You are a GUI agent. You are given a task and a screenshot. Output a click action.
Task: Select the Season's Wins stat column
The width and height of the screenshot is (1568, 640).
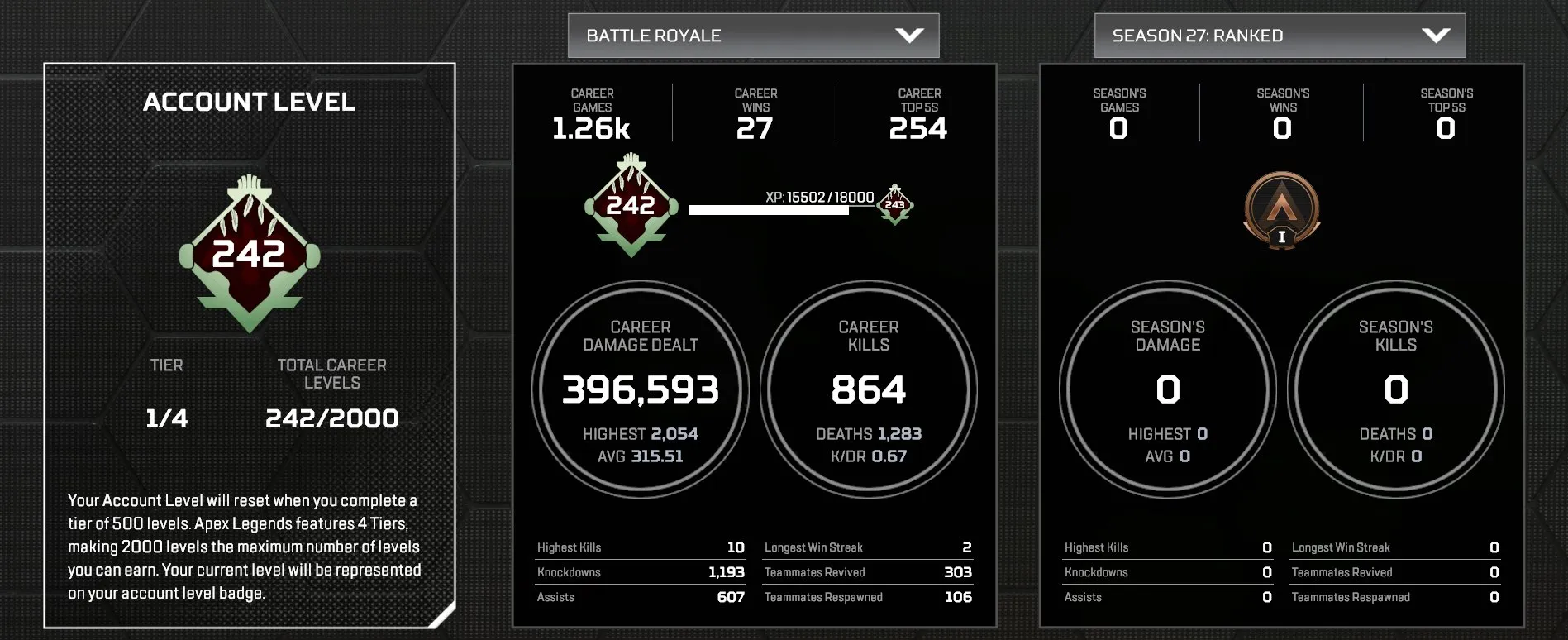click(1281, 113)
